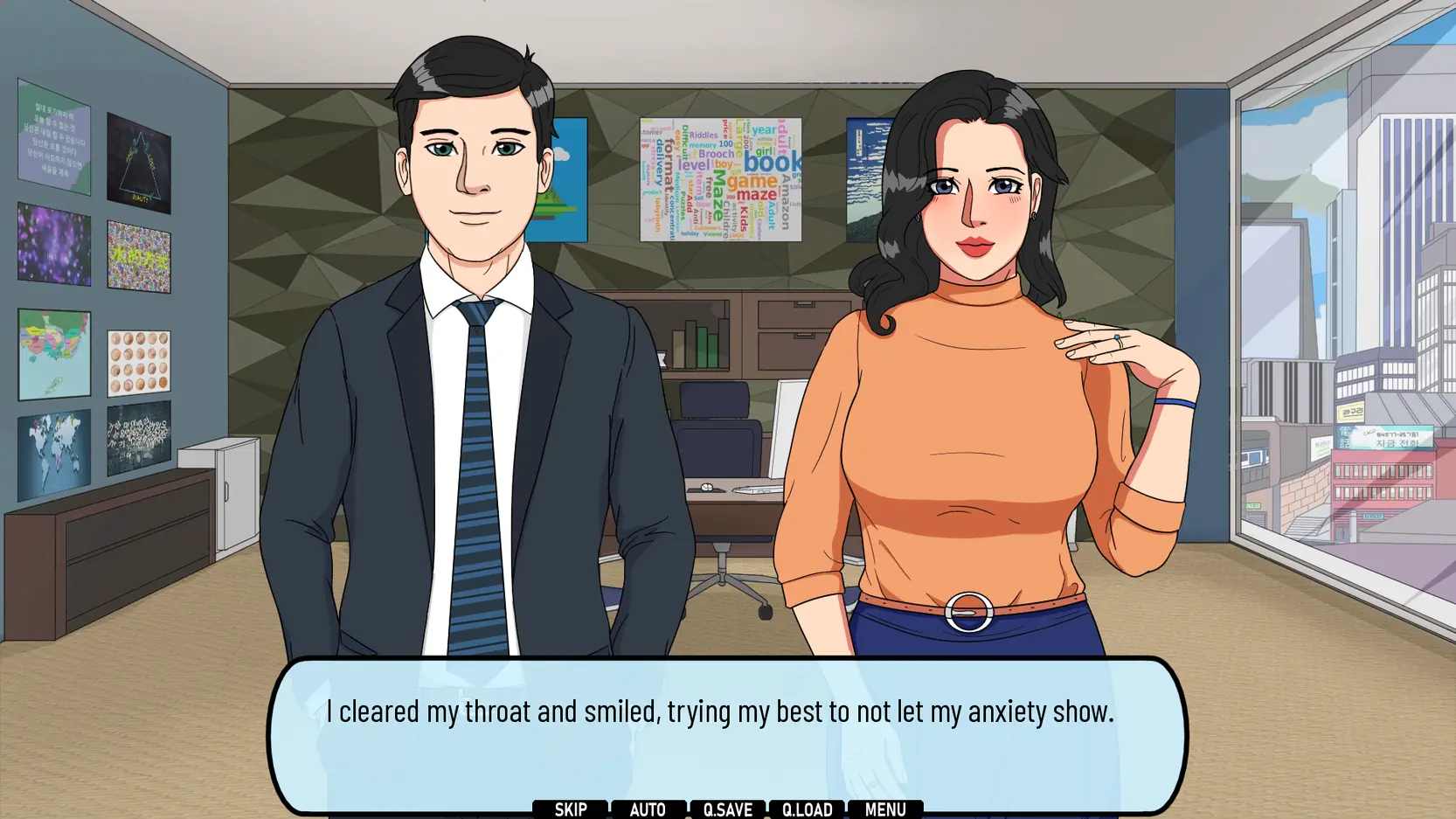Quick save with Q.SAVE

(727, 809)
